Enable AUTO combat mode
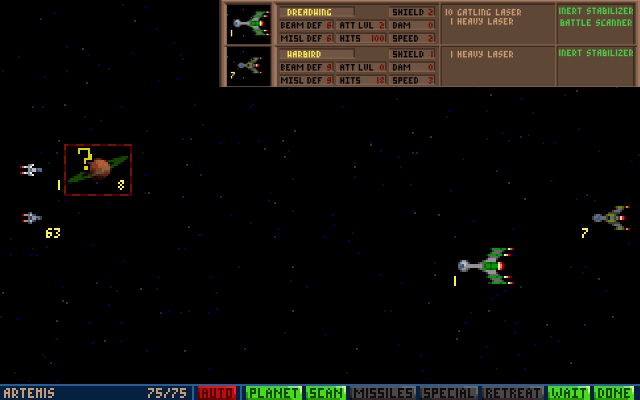The width and height of the screenshot is (640, 400). pos(217,393)
